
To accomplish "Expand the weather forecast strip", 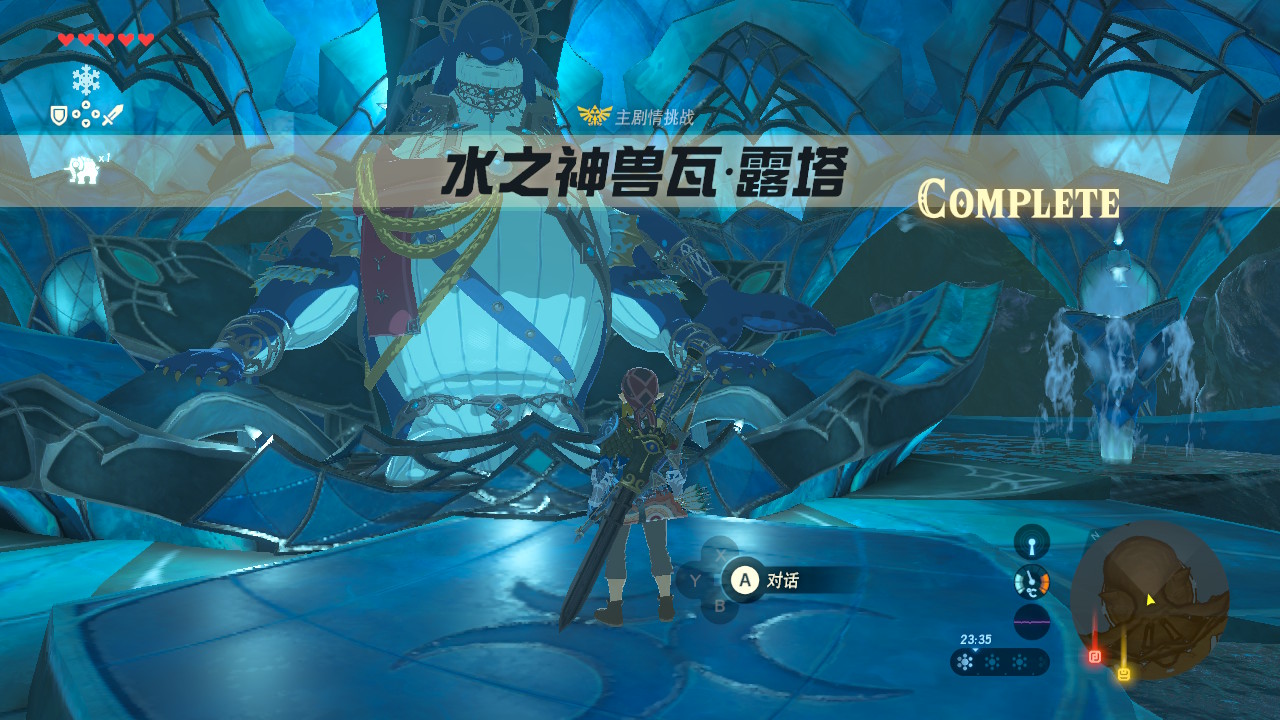I will 1000,661.
